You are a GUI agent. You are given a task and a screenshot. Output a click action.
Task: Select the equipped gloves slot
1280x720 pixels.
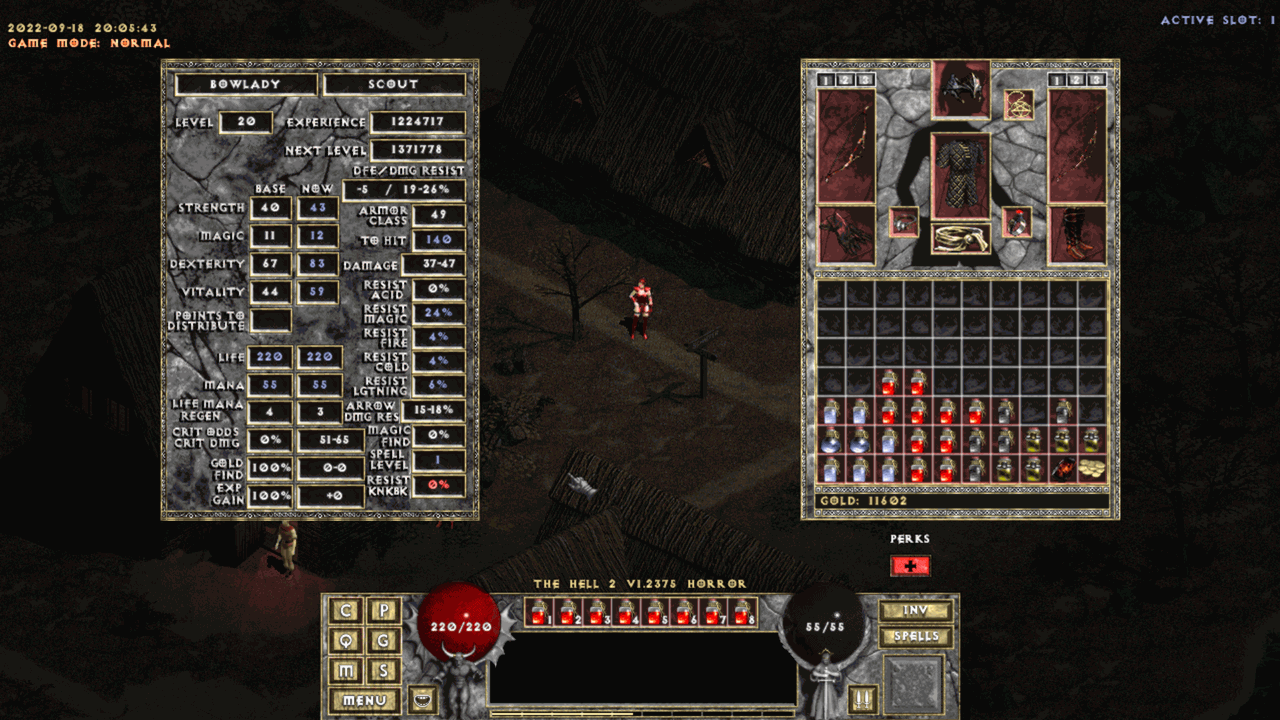tap(845, 235)
